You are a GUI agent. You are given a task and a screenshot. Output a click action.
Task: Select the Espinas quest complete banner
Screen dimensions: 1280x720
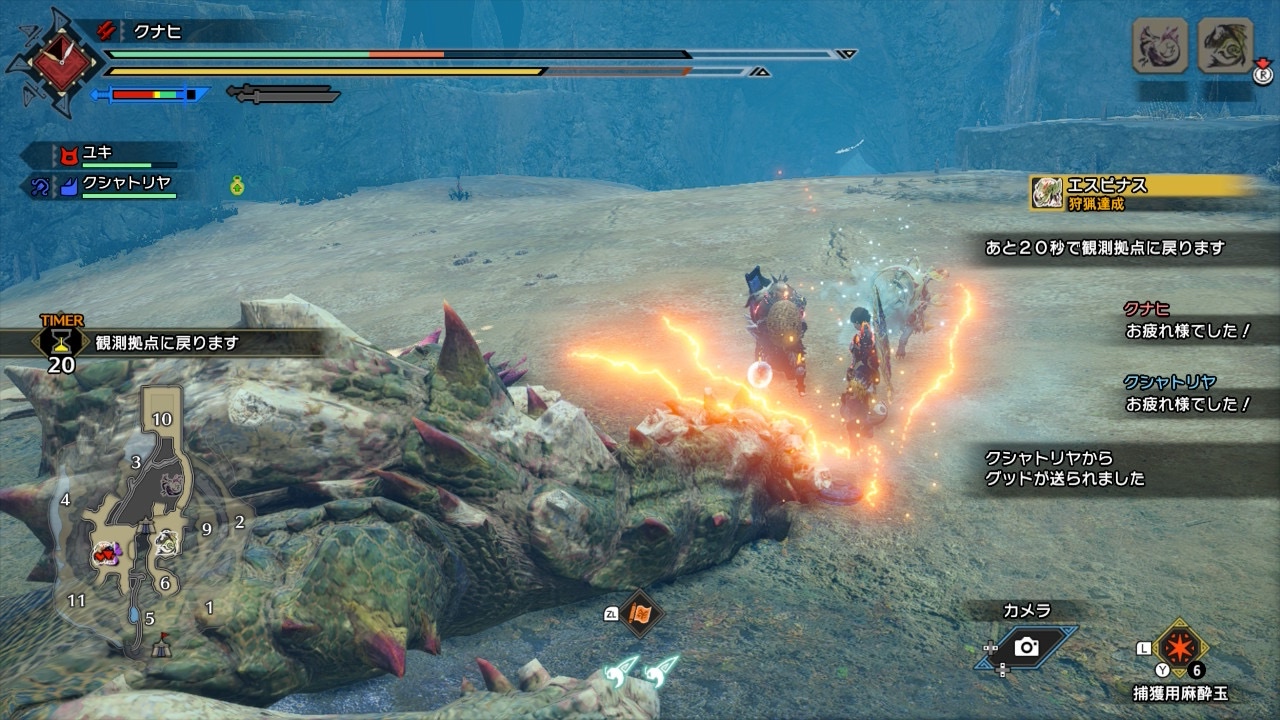[1140, 192]
